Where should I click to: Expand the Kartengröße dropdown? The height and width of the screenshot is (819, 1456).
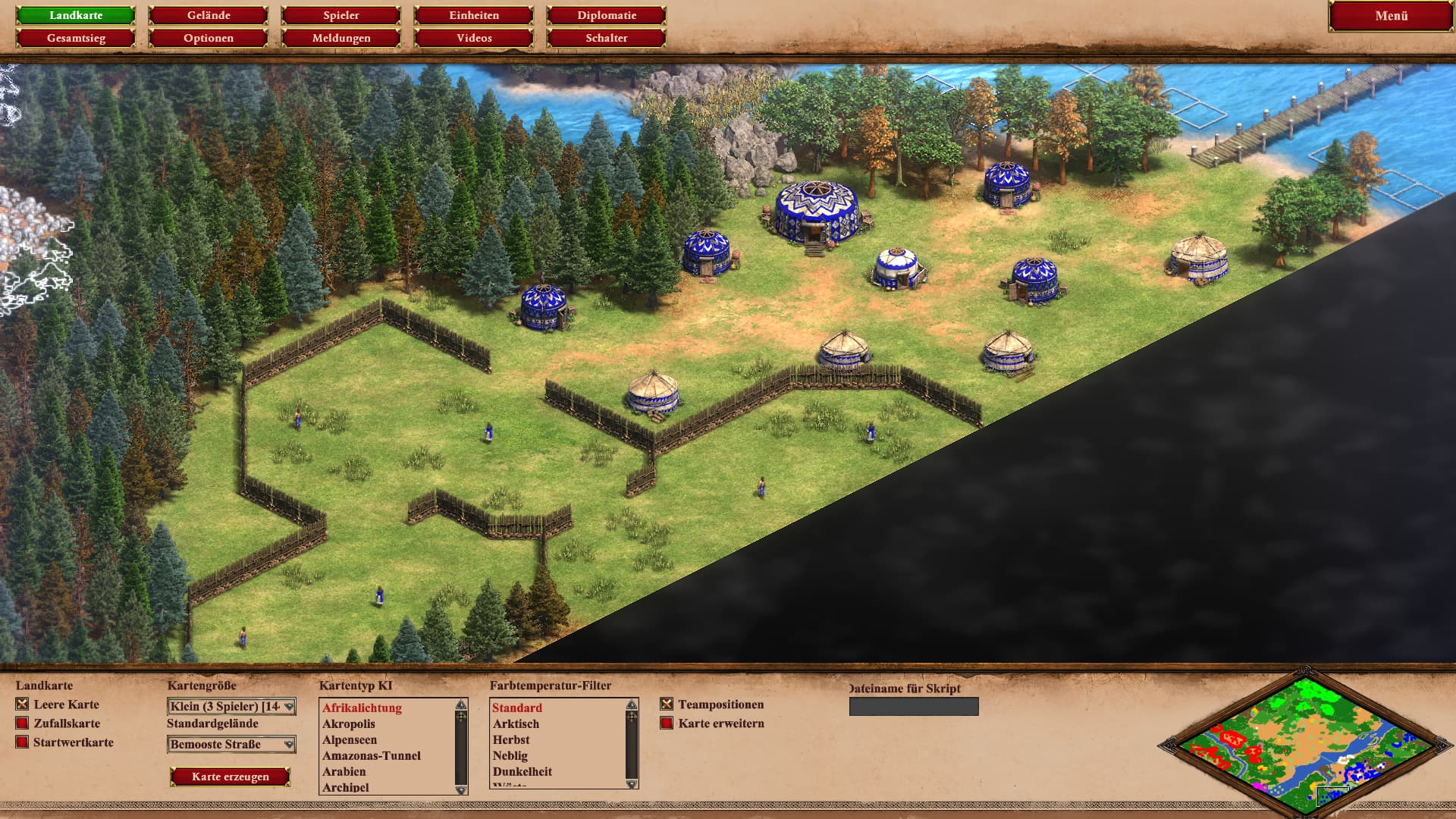coord(231,707)
